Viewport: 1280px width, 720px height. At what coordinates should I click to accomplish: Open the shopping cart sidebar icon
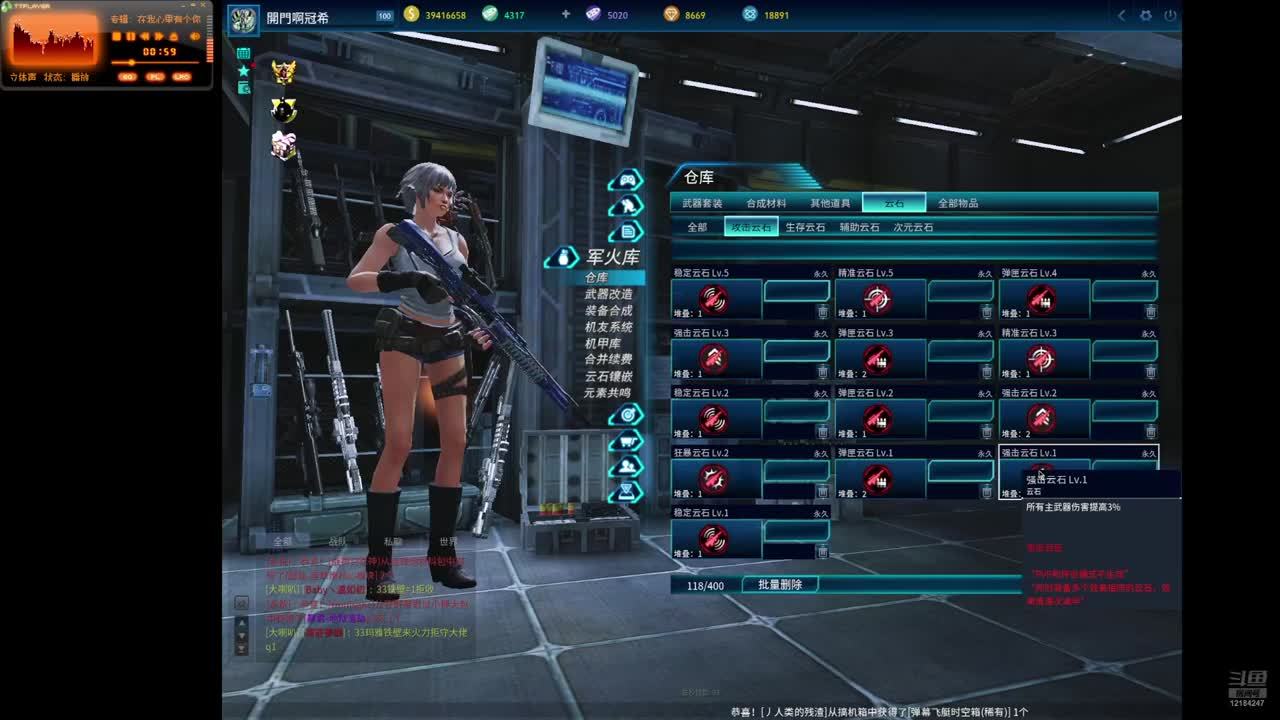click(627, 440)
